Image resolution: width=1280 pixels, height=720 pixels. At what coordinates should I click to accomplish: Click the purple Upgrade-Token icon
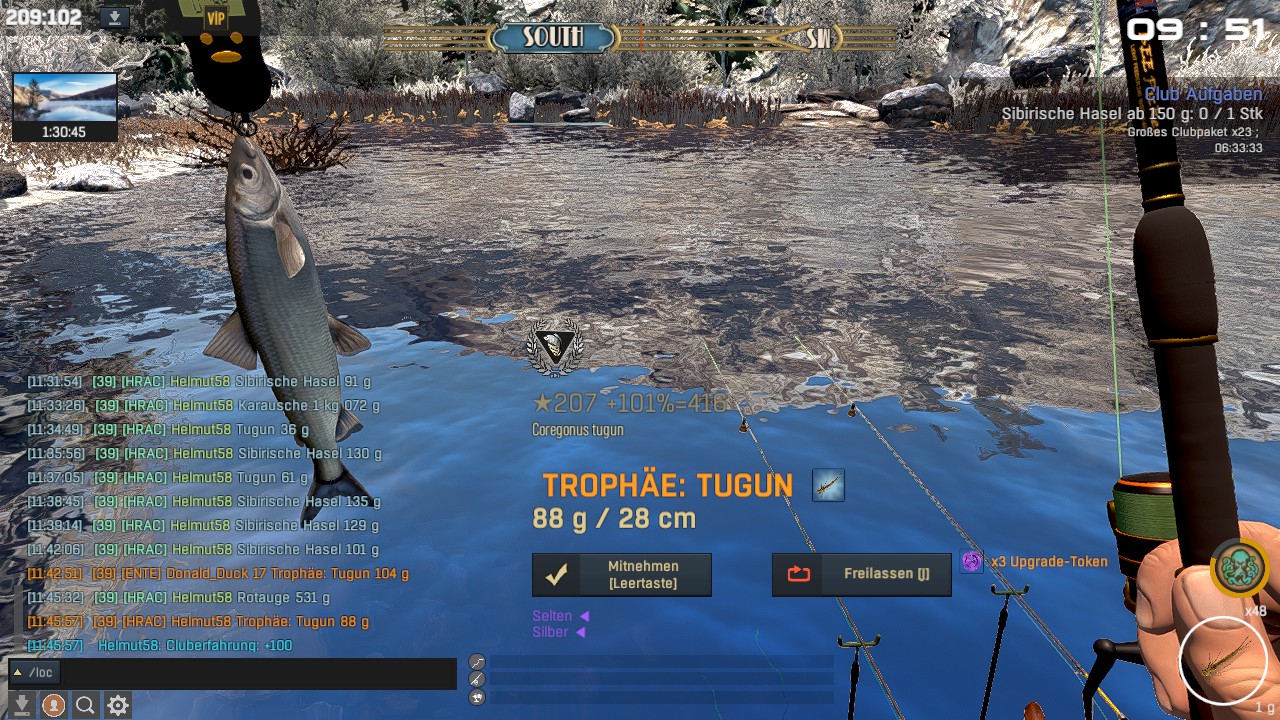[971, 562]
